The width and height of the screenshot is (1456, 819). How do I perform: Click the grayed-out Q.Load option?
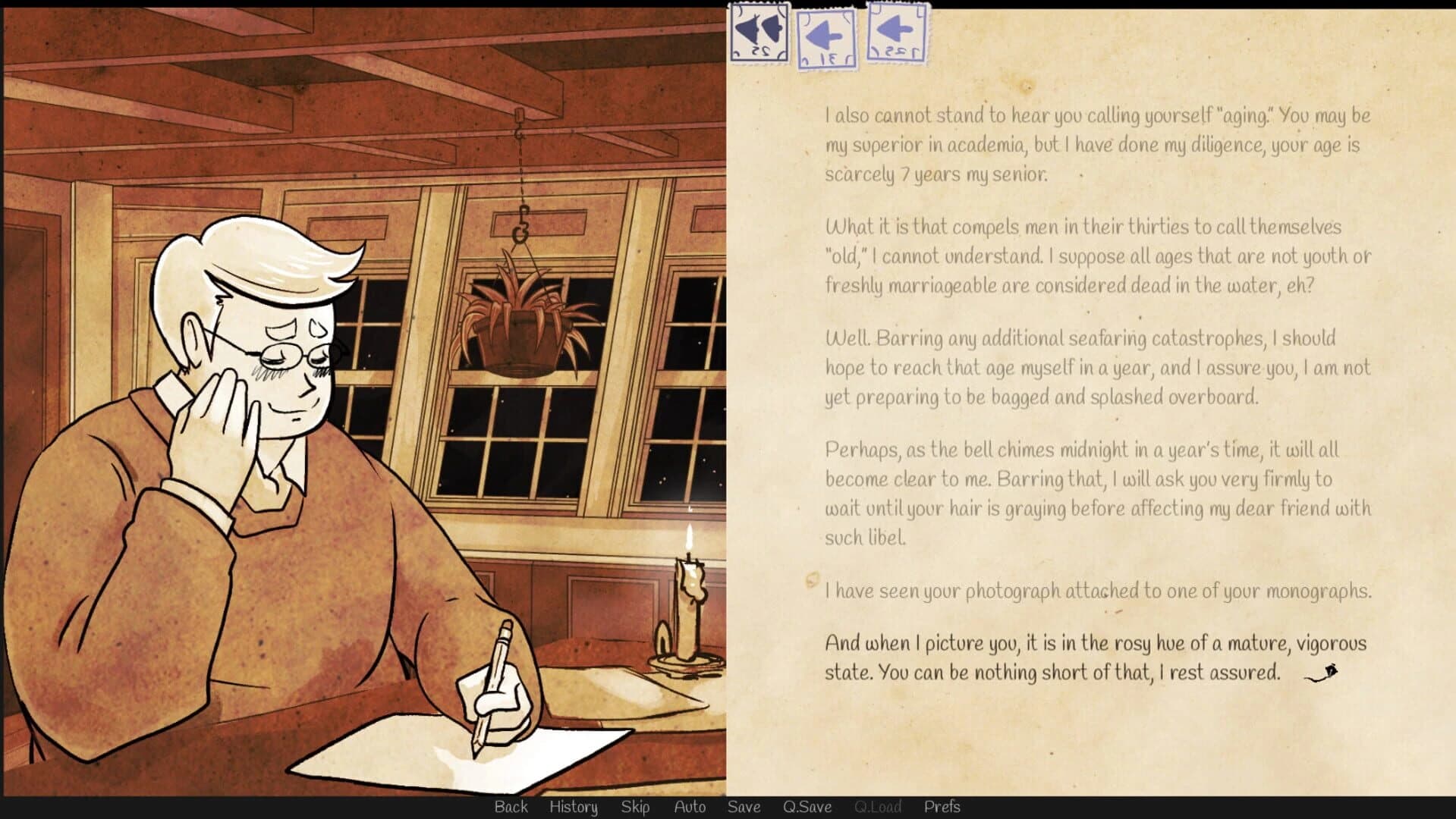(876, 807)
